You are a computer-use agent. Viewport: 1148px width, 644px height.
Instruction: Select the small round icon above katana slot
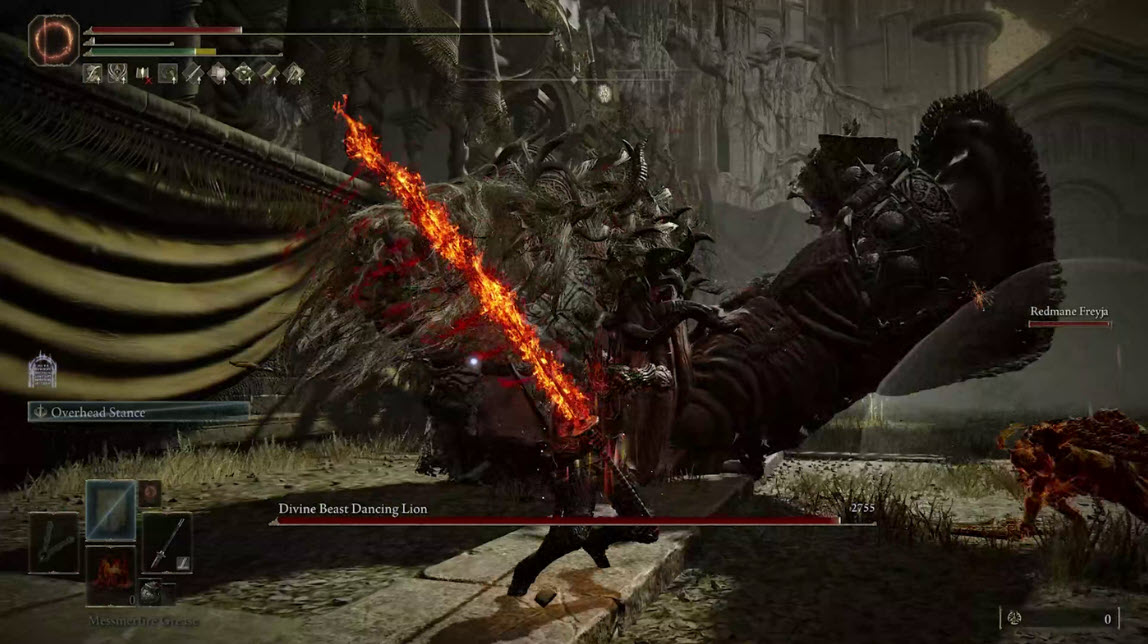[x=149, y=492]
